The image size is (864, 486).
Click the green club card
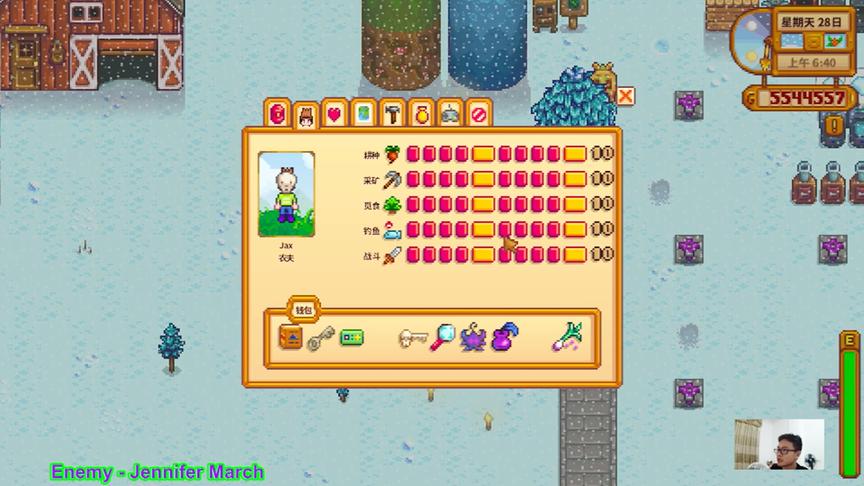351,338
